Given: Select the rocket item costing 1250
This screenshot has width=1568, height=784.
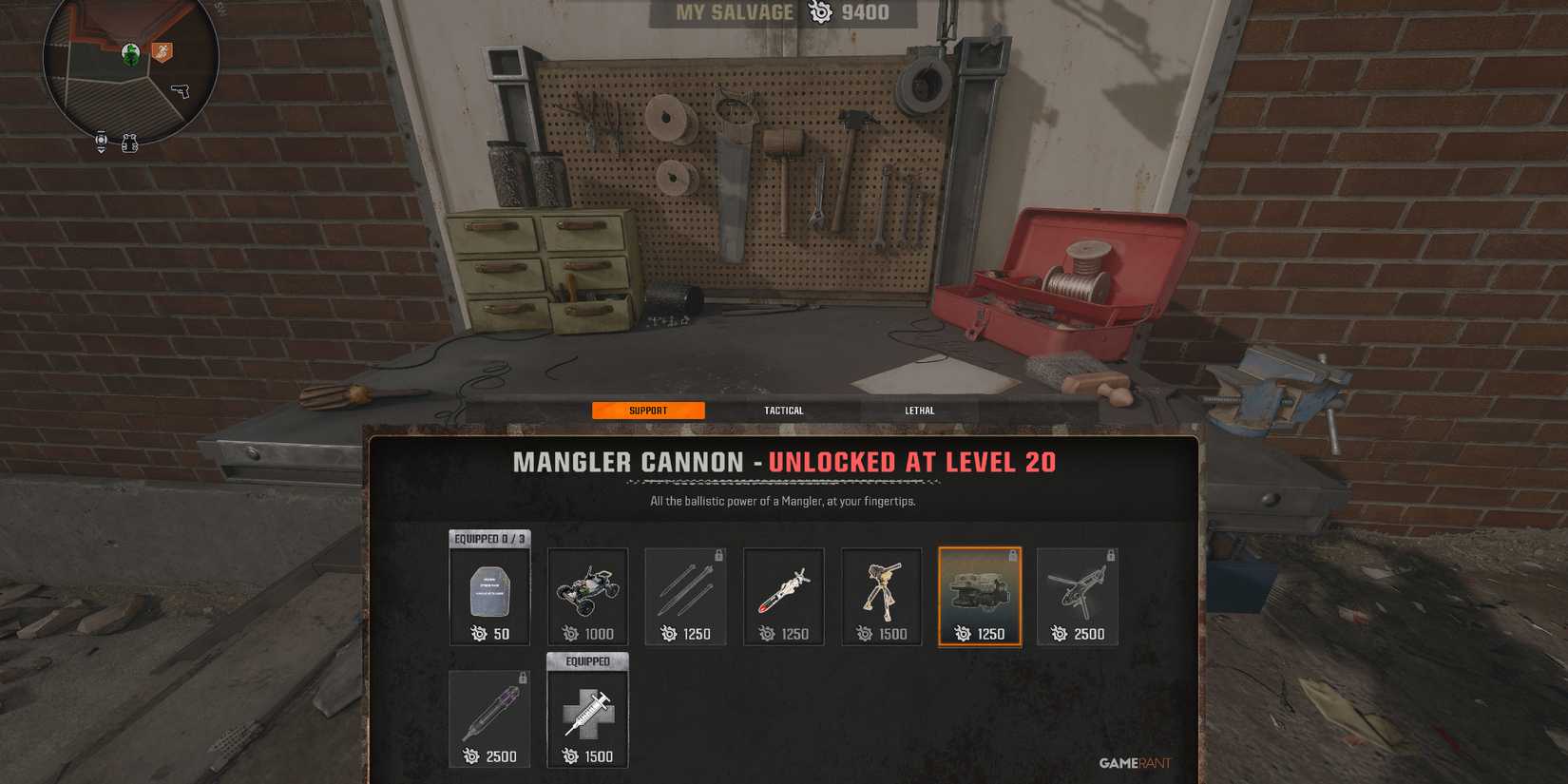Looking at the screenshot, I should click(783, 589).
